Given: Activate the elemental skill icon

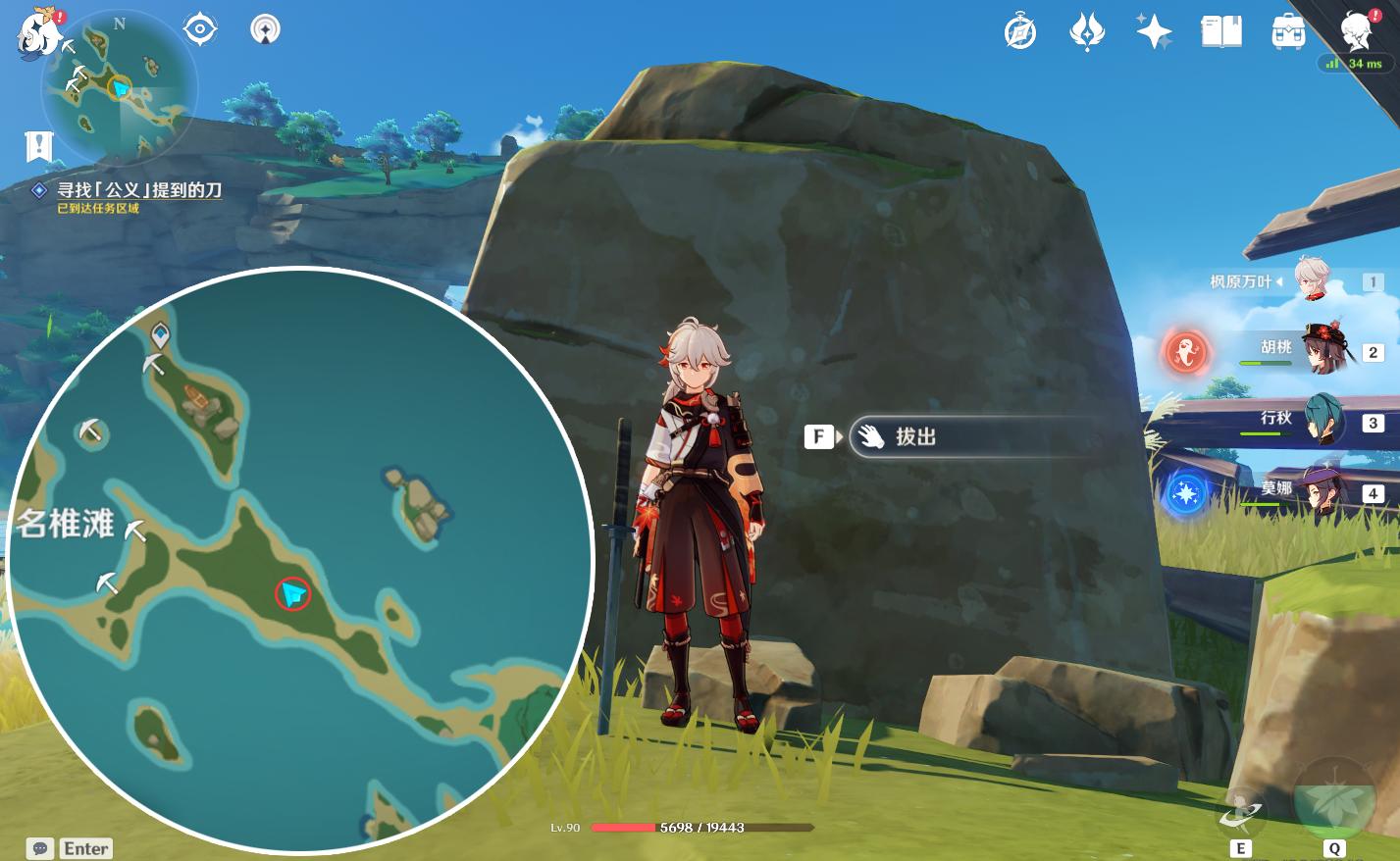Looking at the screenshot, I should [x=1240, y=813].
